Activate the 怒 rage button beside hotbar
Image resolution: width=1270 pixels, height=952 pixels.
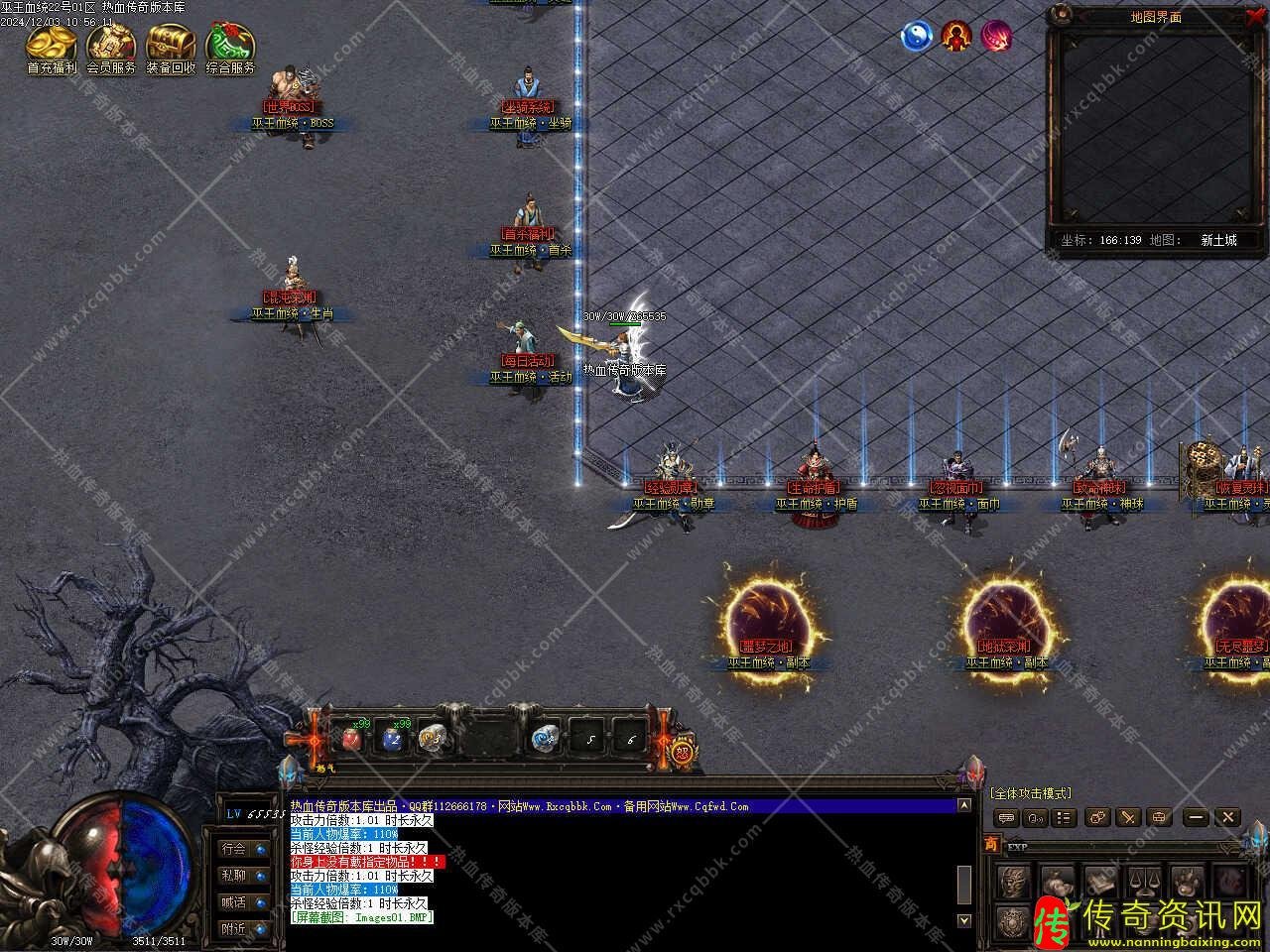pos(682,751)
